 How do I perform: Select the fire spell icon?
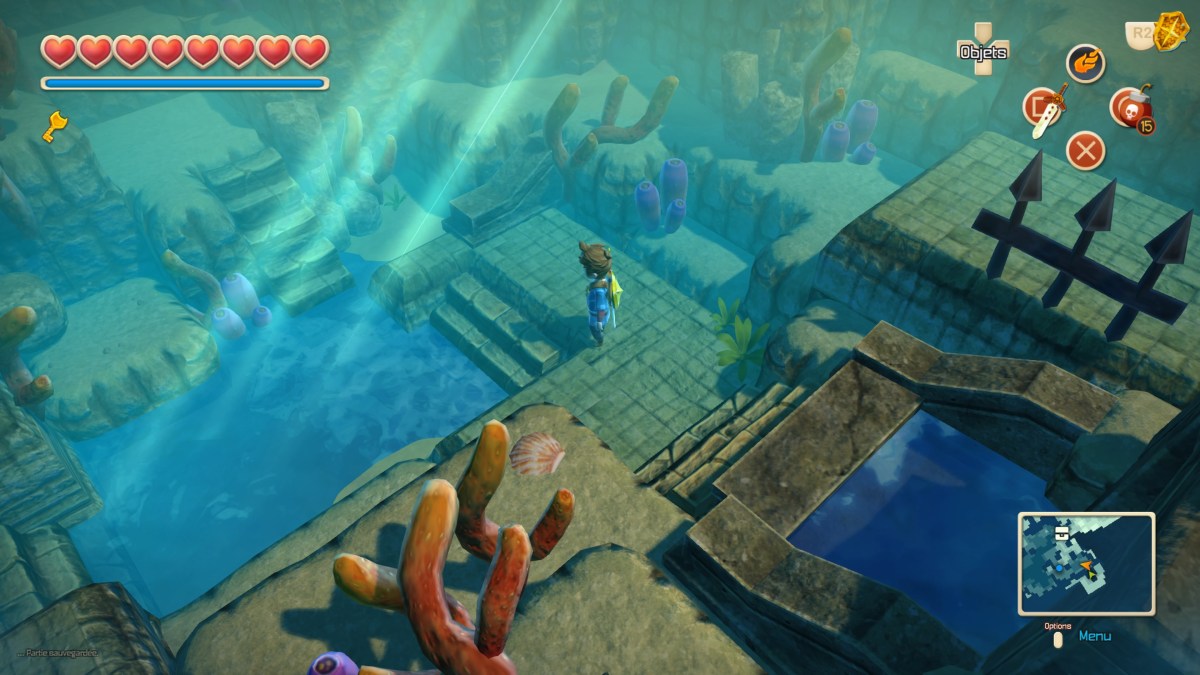(1085, 62)
